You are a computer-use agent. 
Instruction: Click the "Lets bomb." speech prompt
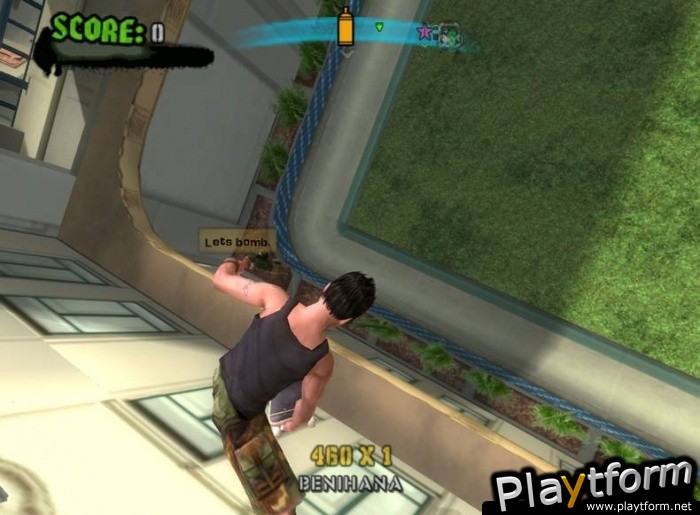tap(237, 241)
